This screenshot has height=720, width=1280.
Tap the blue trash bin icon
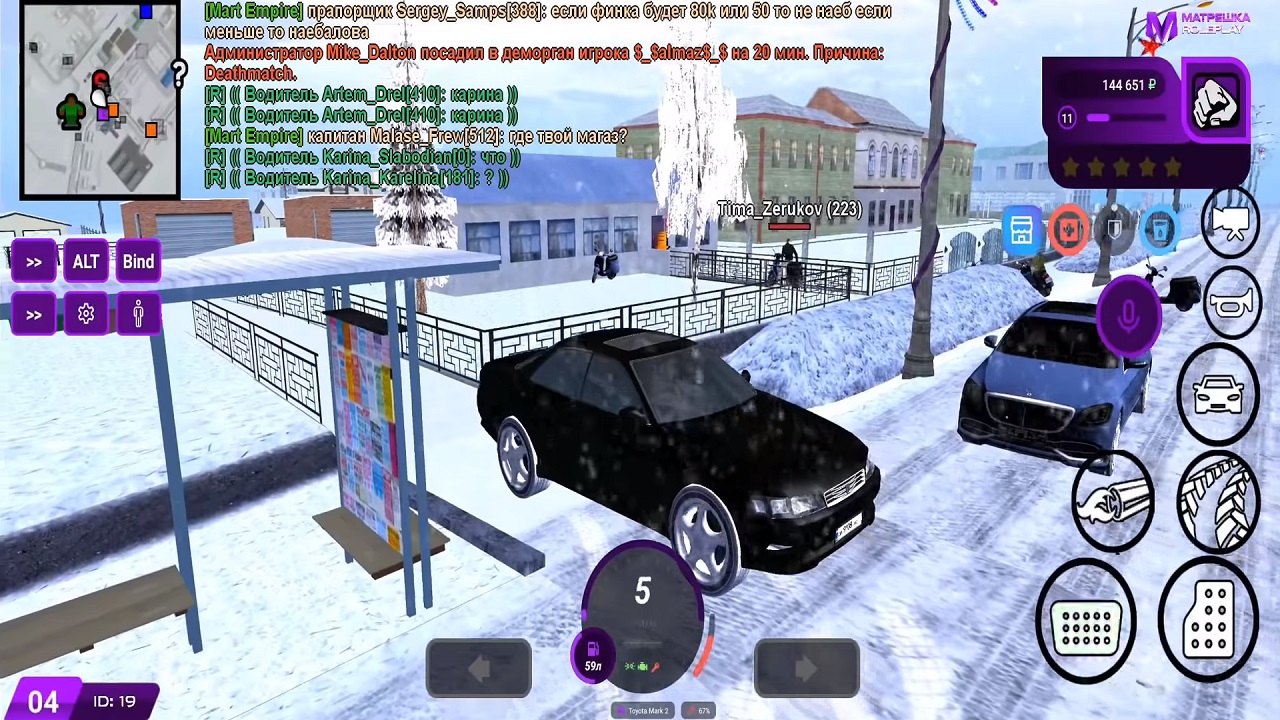1159,231
